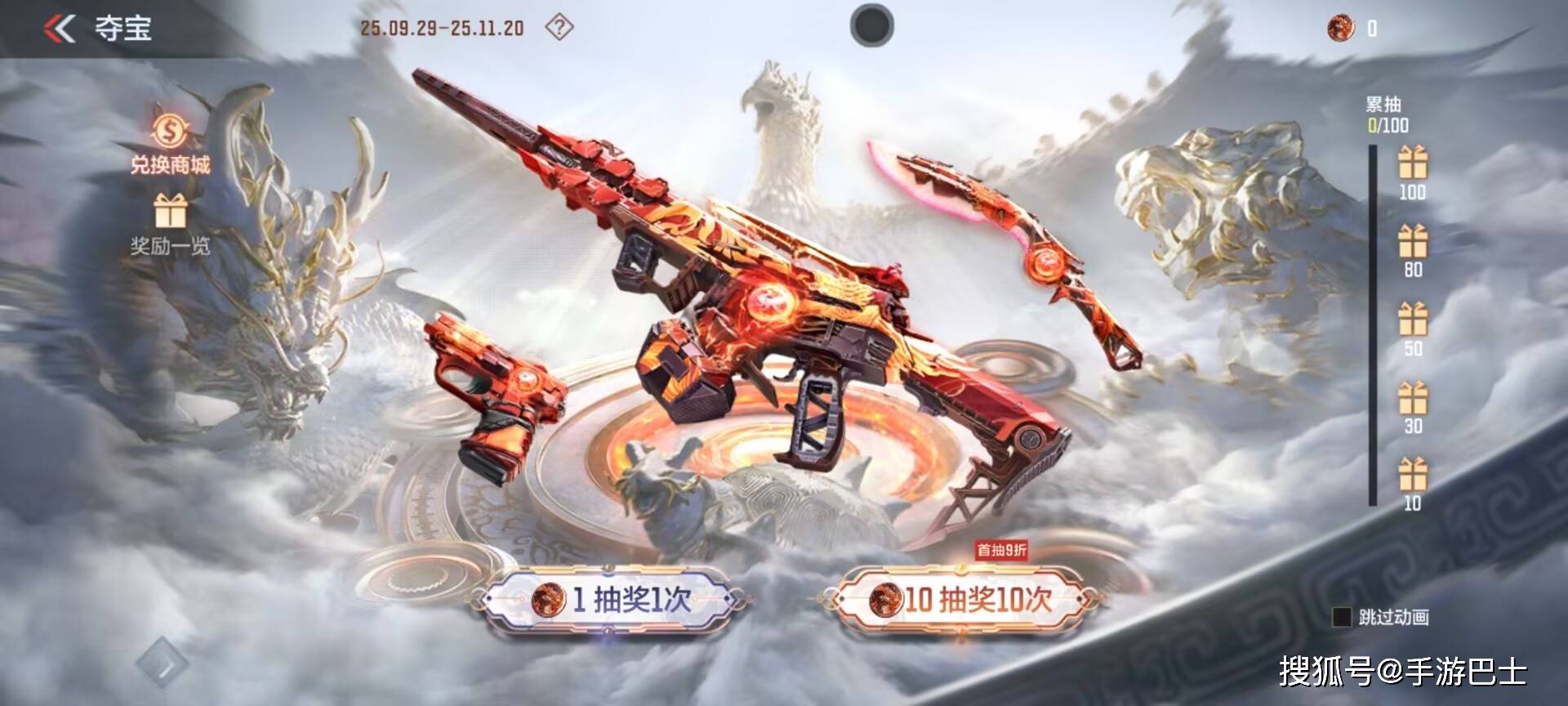Claim the 100-draw milestone gift box
1568x706 pixels.
tap(1412, 163)
